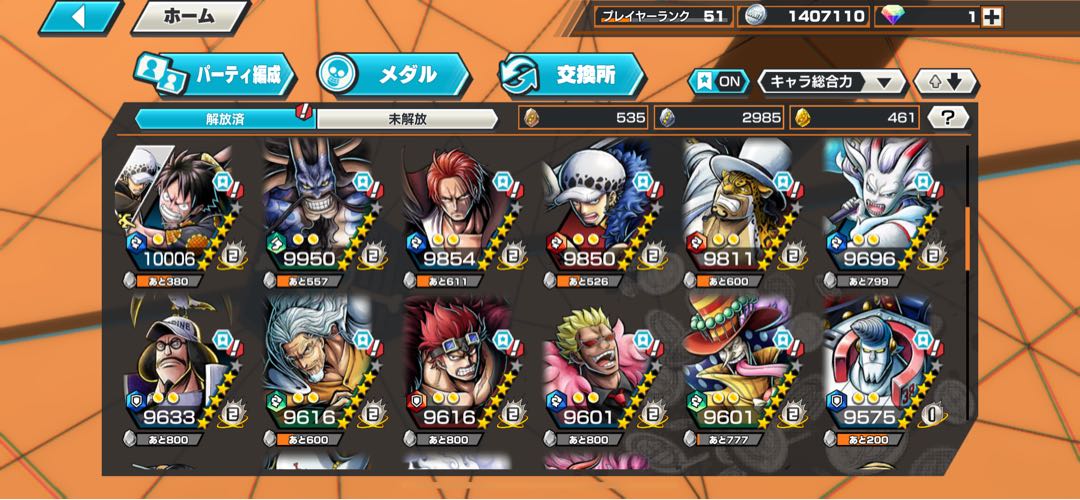
Task: Toggle the bookmark ON filter
Action: coord(720,82)
